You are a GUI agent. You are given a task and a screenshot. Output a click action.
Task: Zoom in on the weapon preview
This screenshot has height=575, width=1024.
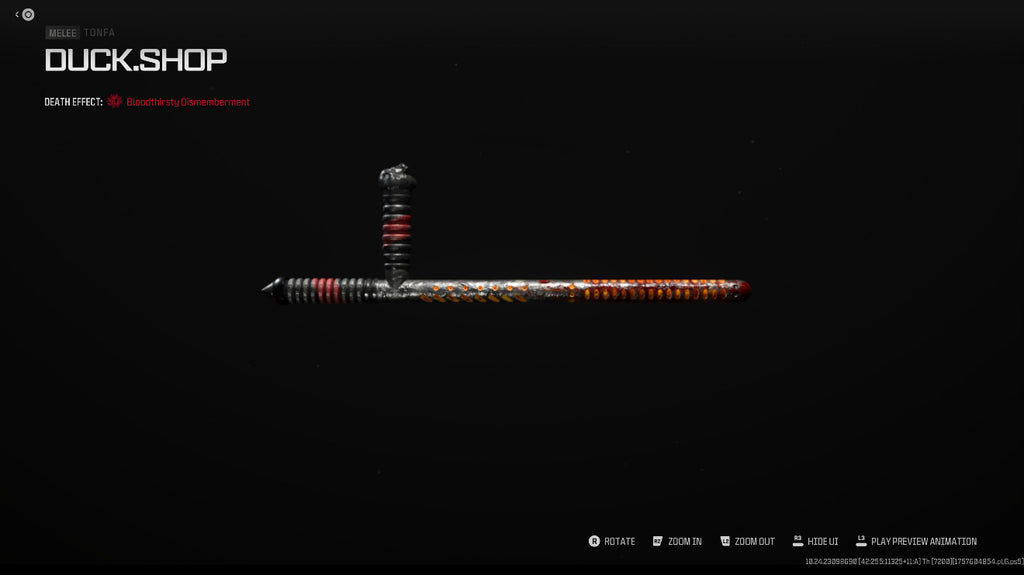click(677, 541)
